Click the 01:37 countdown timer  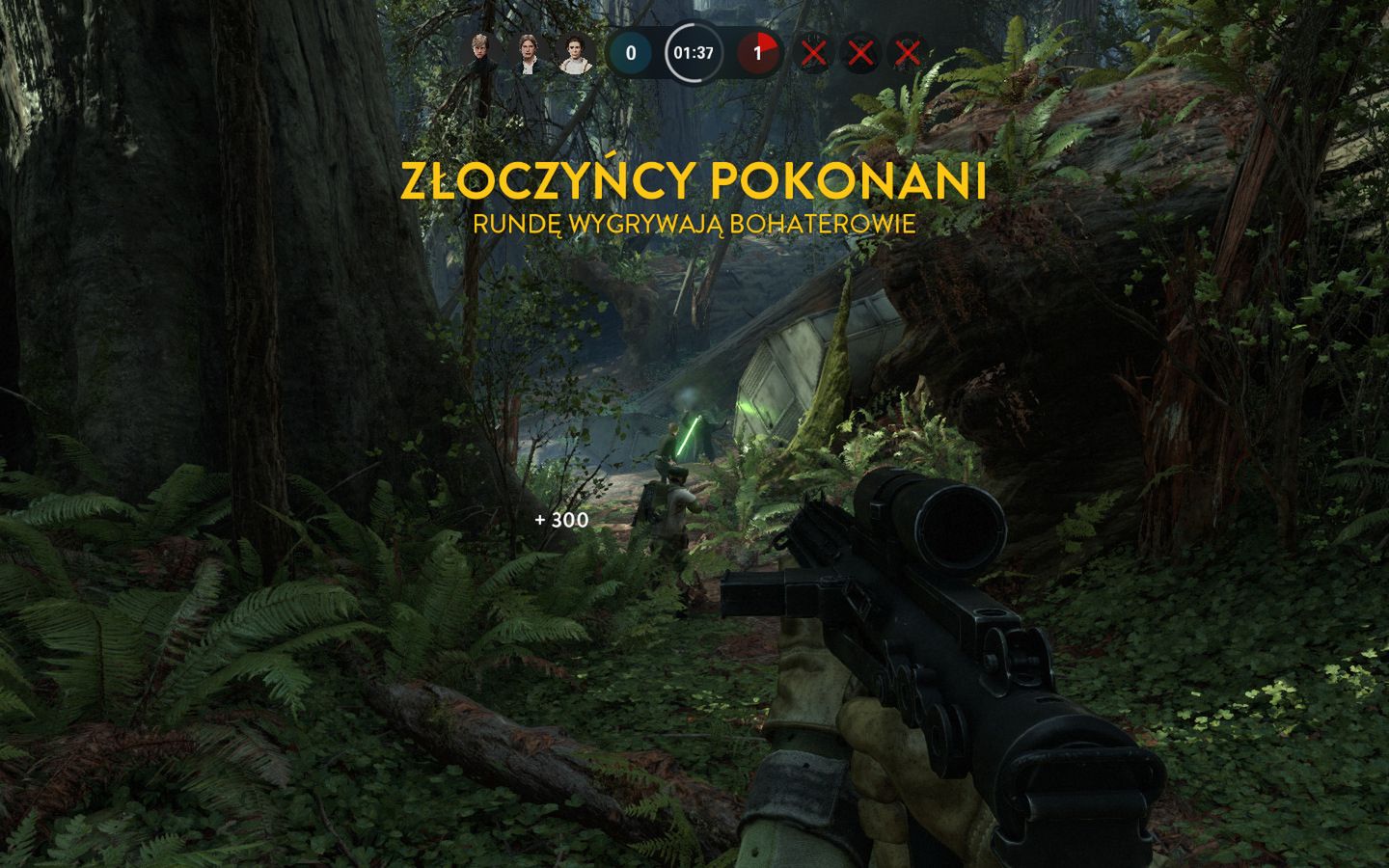(692, 55)
